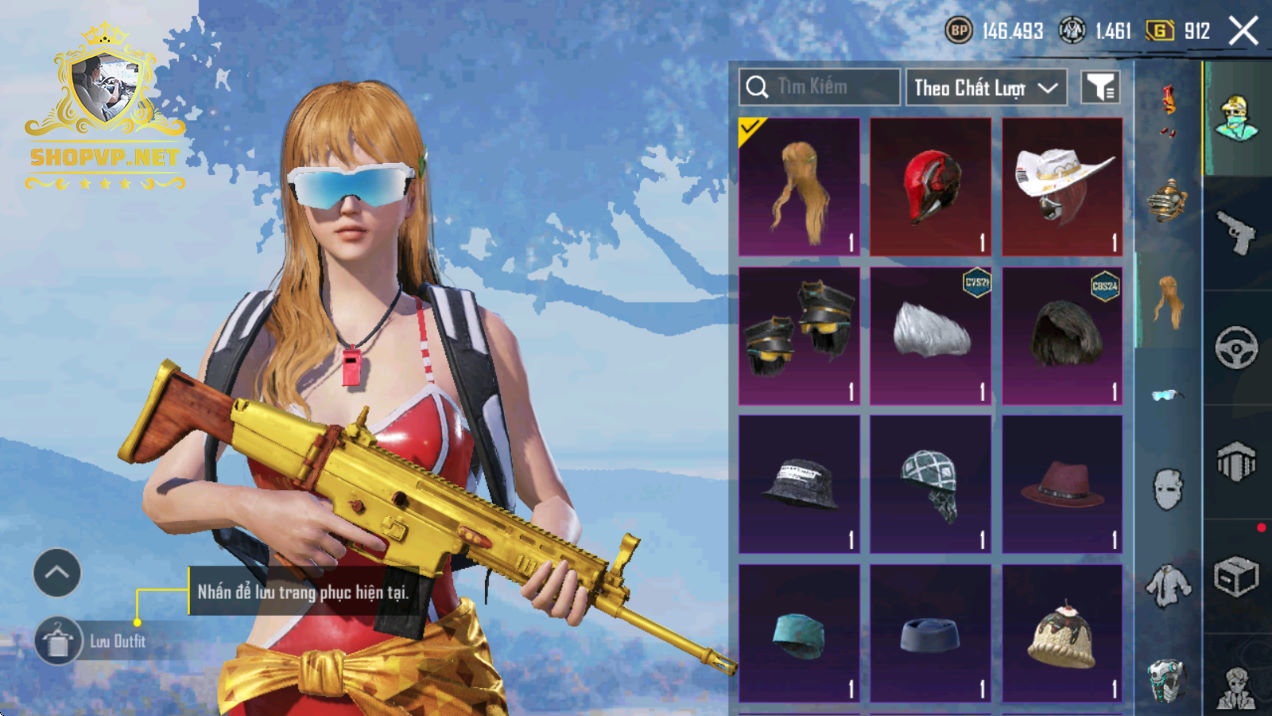Pick the silver hair item
Viewport: 1272px width, 716px height.
click(930, 336)
